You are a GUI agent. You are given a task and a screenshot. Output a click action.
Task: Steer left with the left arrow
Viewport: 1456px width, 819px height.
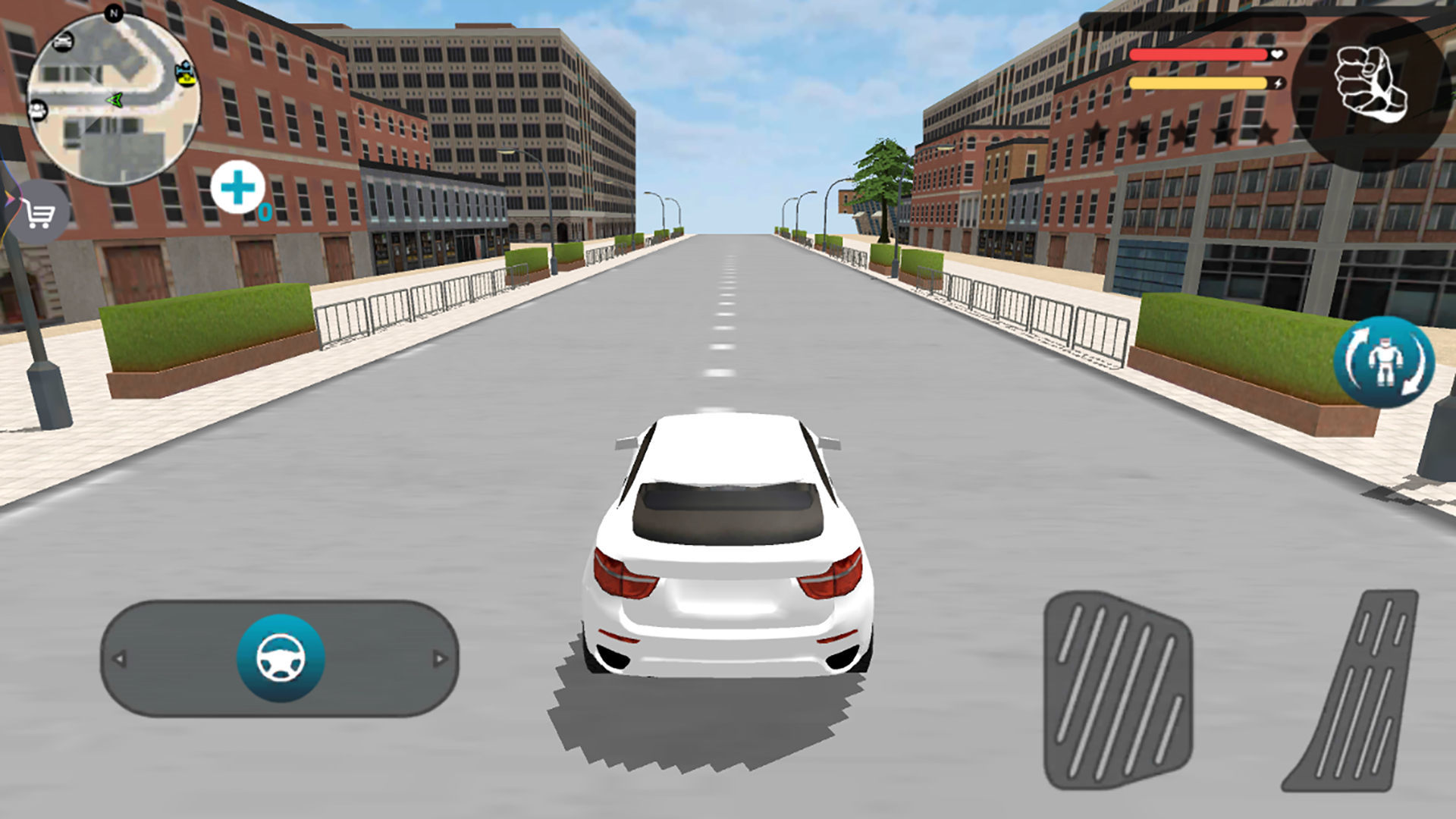click(119, 659)
